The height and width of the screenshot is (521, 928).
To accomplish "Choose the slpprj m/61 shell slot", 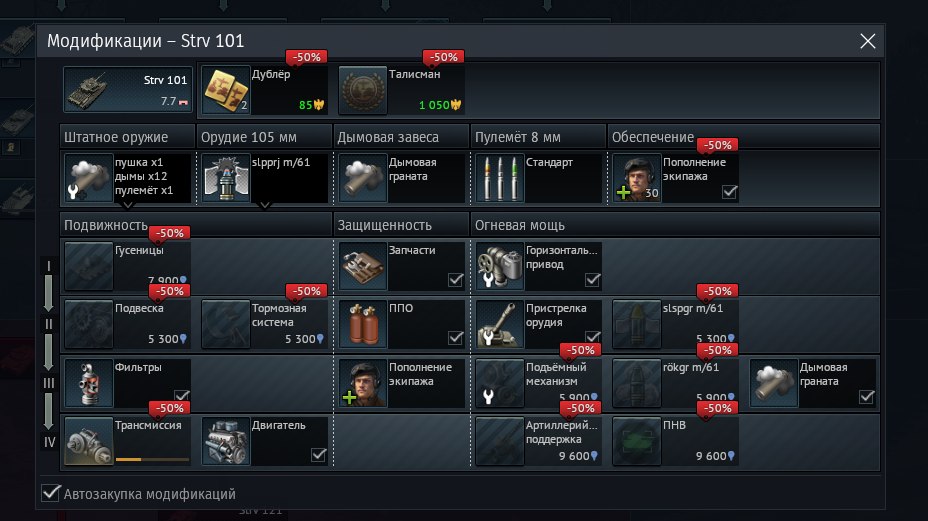I will click(x=264, y=178).
